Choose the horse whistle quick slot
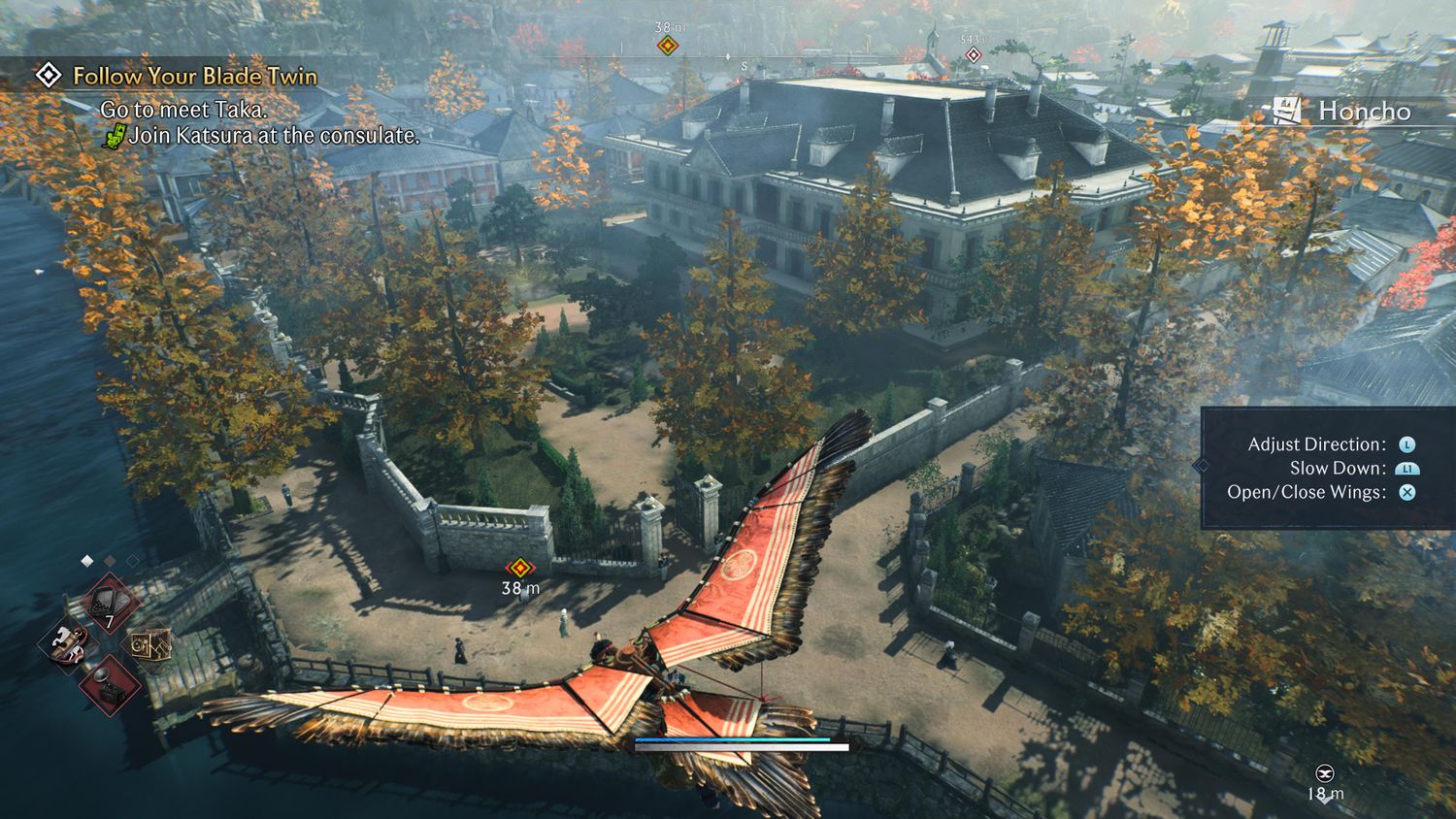The height and width of the screenshot is (819, 1456). click(x=68, y=642)
